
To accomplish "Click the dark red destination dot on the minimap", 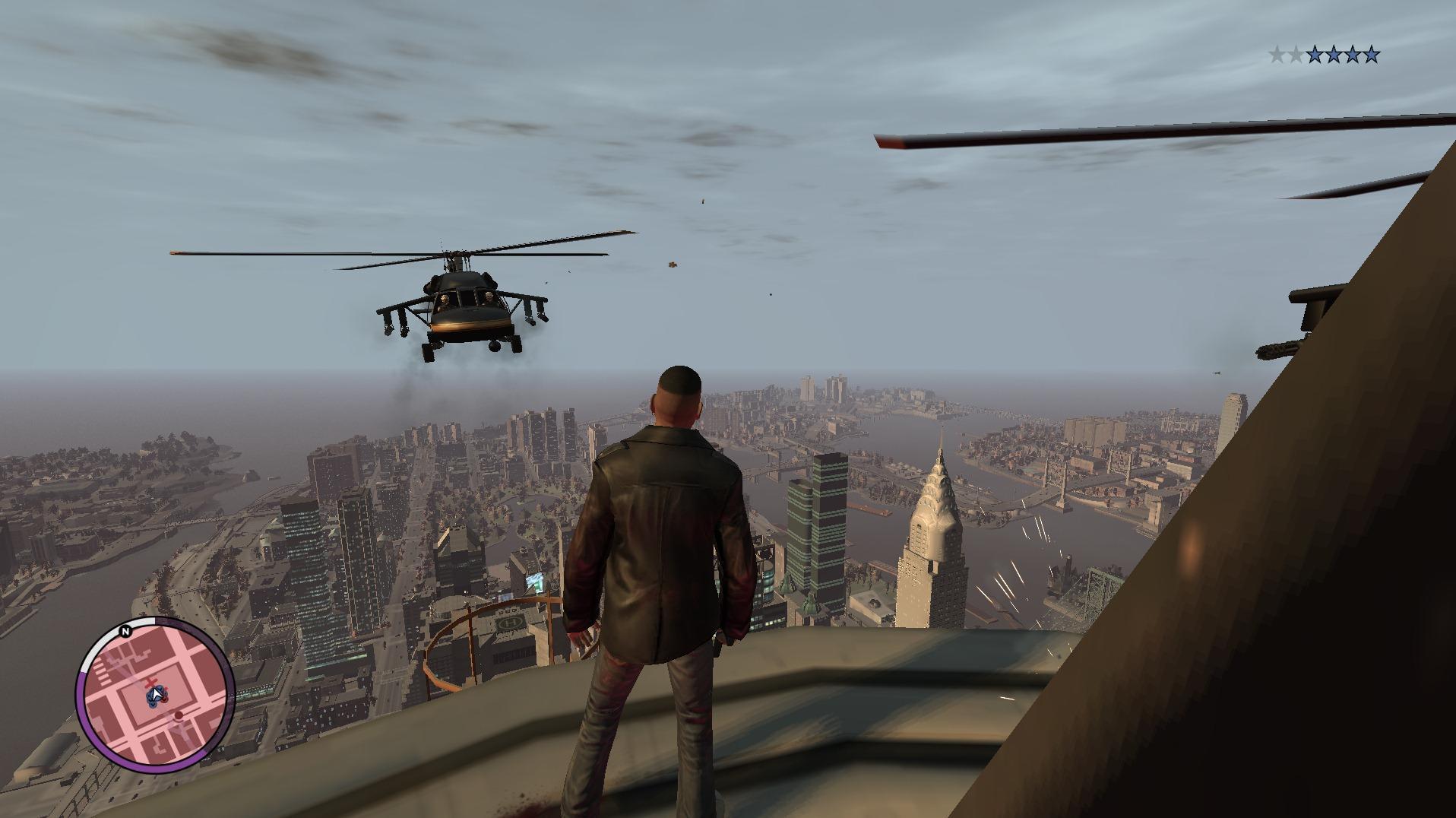I will [179, 715].
